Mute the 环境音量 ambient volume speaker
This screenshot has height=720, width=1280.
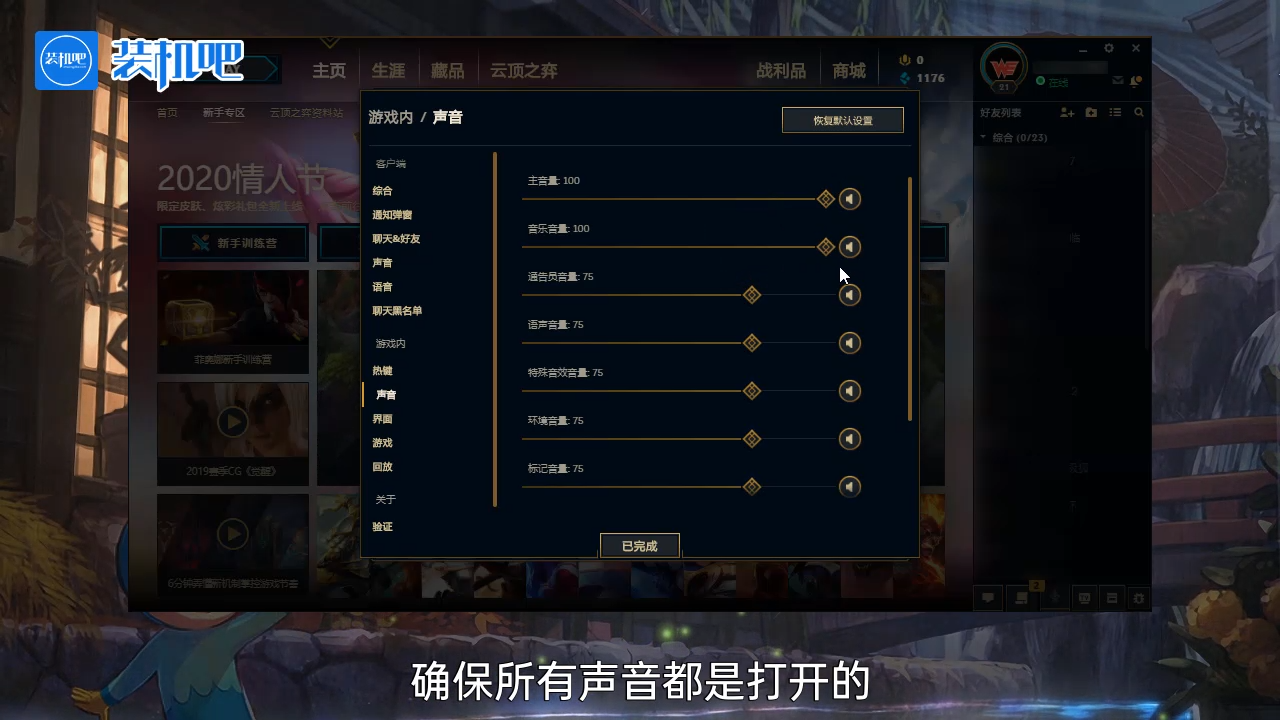coord(850,439)
